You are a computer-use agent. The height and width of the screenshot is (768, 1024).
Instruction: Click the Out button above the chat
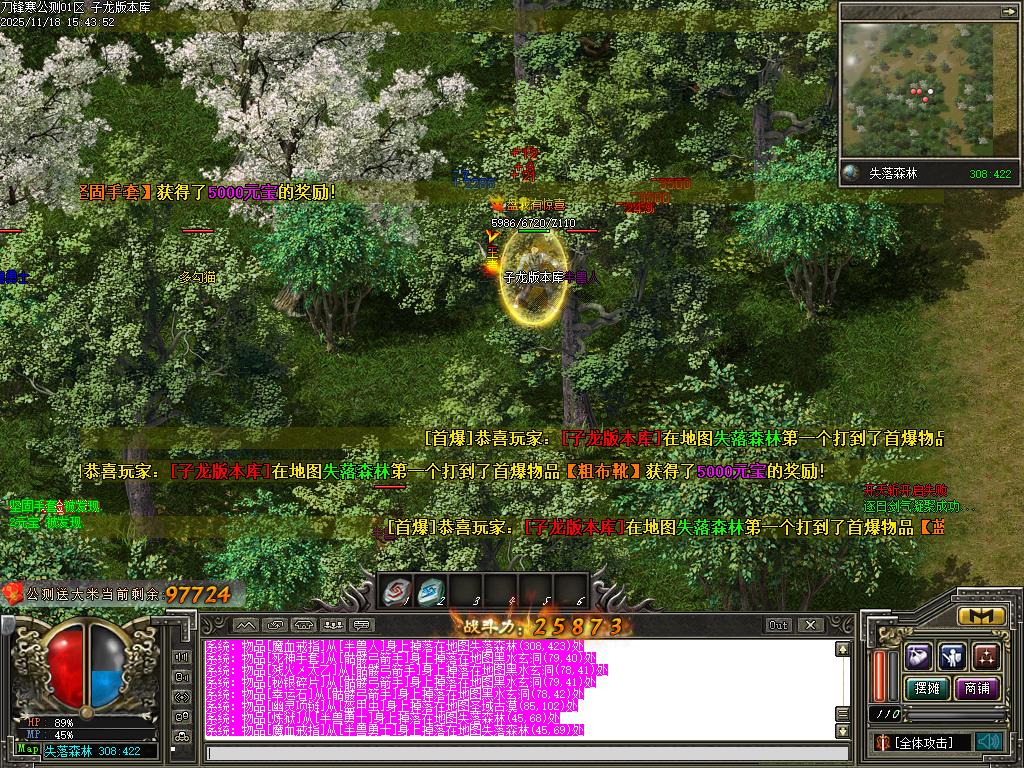779,625
